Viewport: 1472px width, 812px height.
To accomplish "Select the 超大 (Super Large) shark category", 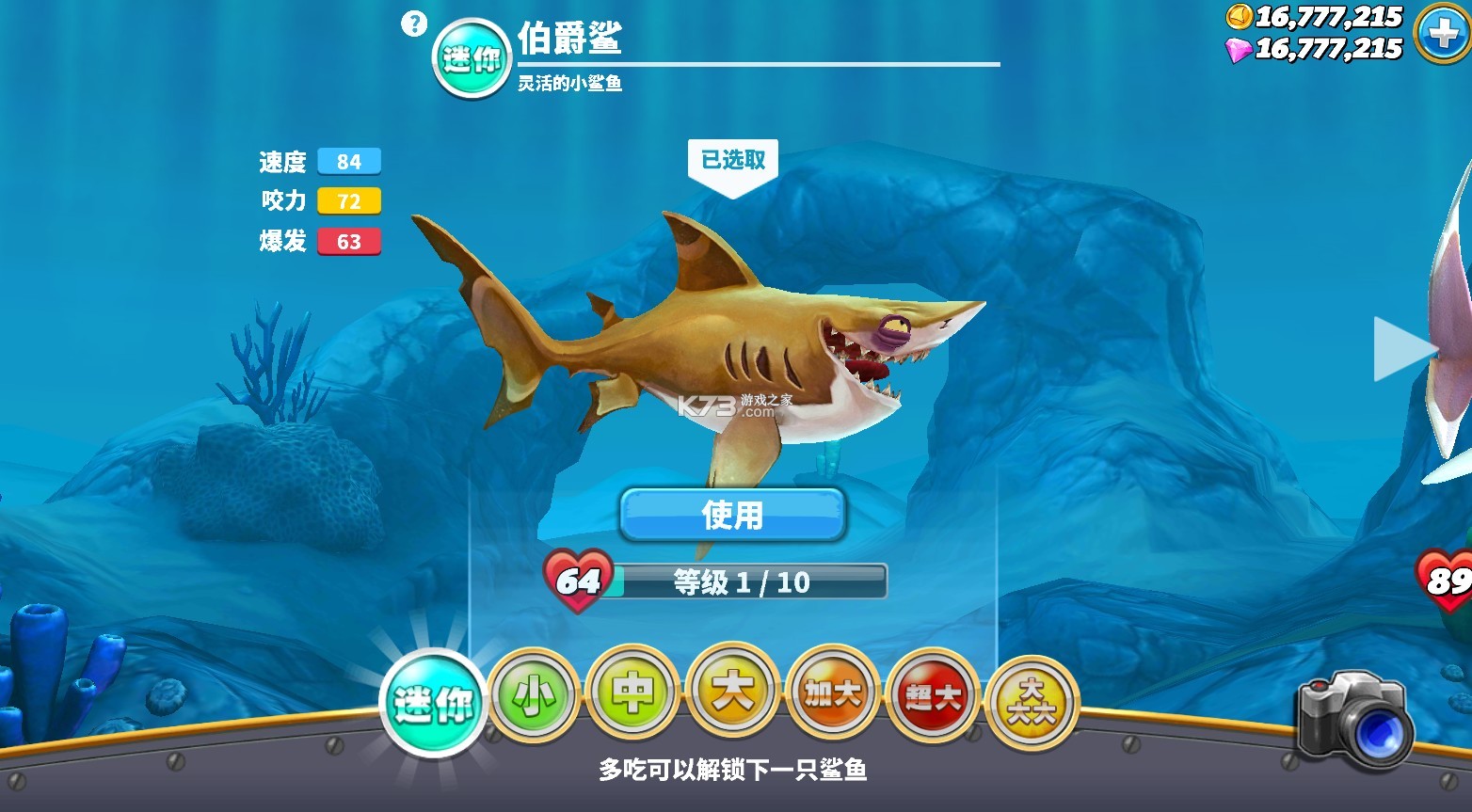I will tap(934, 696).
